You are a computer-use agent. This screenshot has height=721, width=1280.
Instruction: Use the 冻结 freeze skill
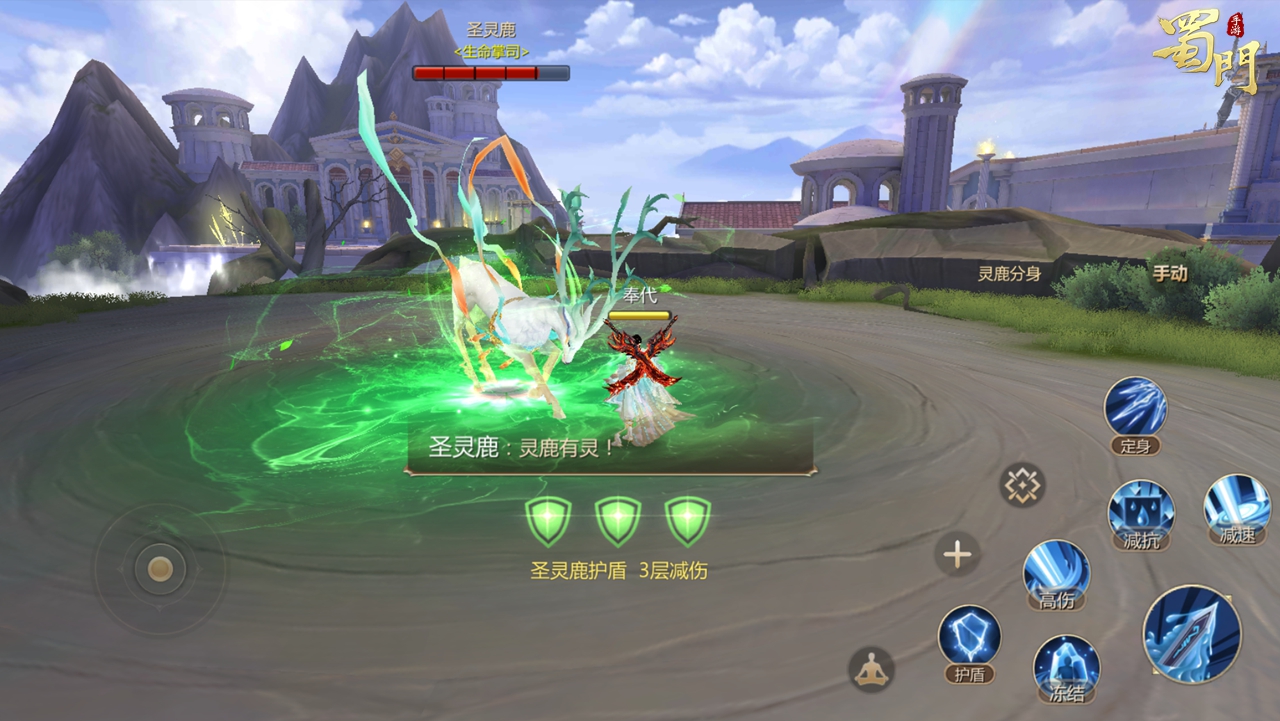(x=1066, y=664)
